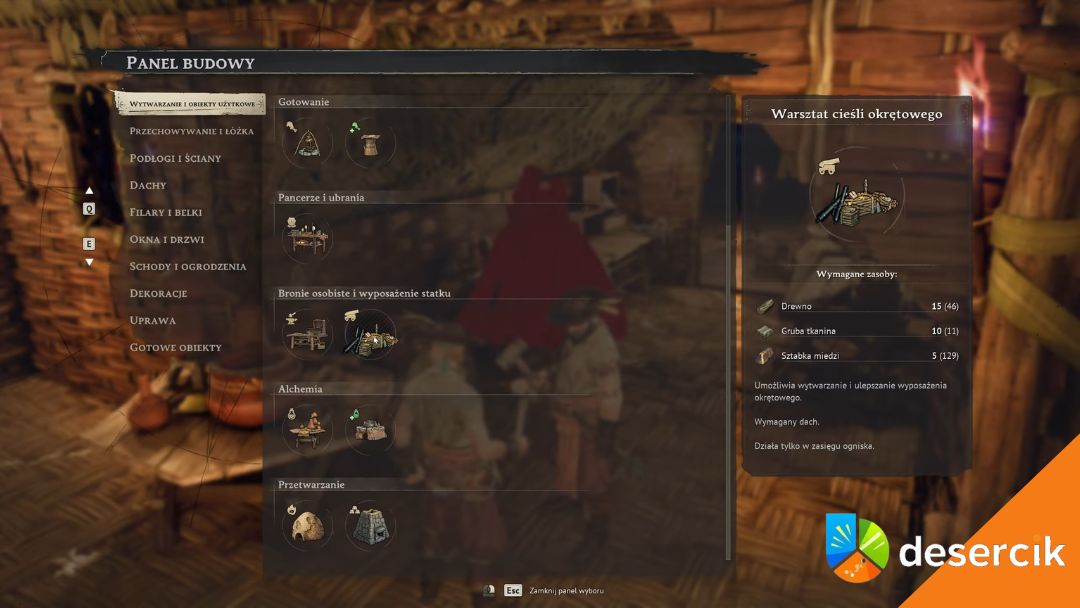1080x608 pixels.
Task: Open the Filary i belki category
Action: pos(167,212)
